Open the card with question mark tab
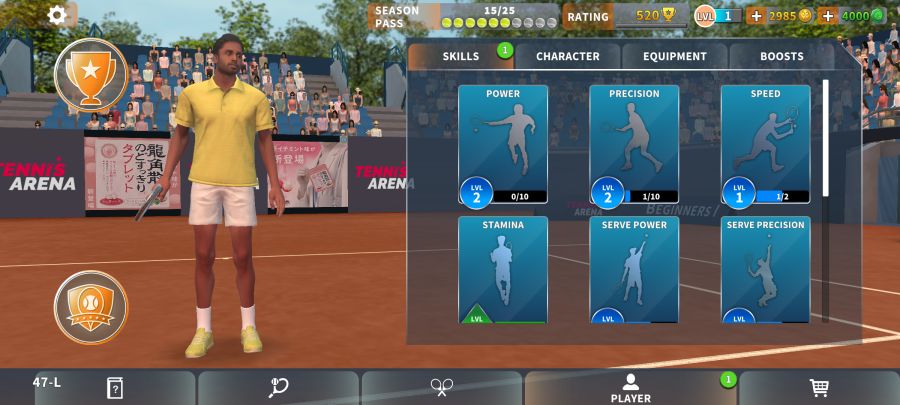The height and width of the screenshot is (405, 900). tap(115, 388)
